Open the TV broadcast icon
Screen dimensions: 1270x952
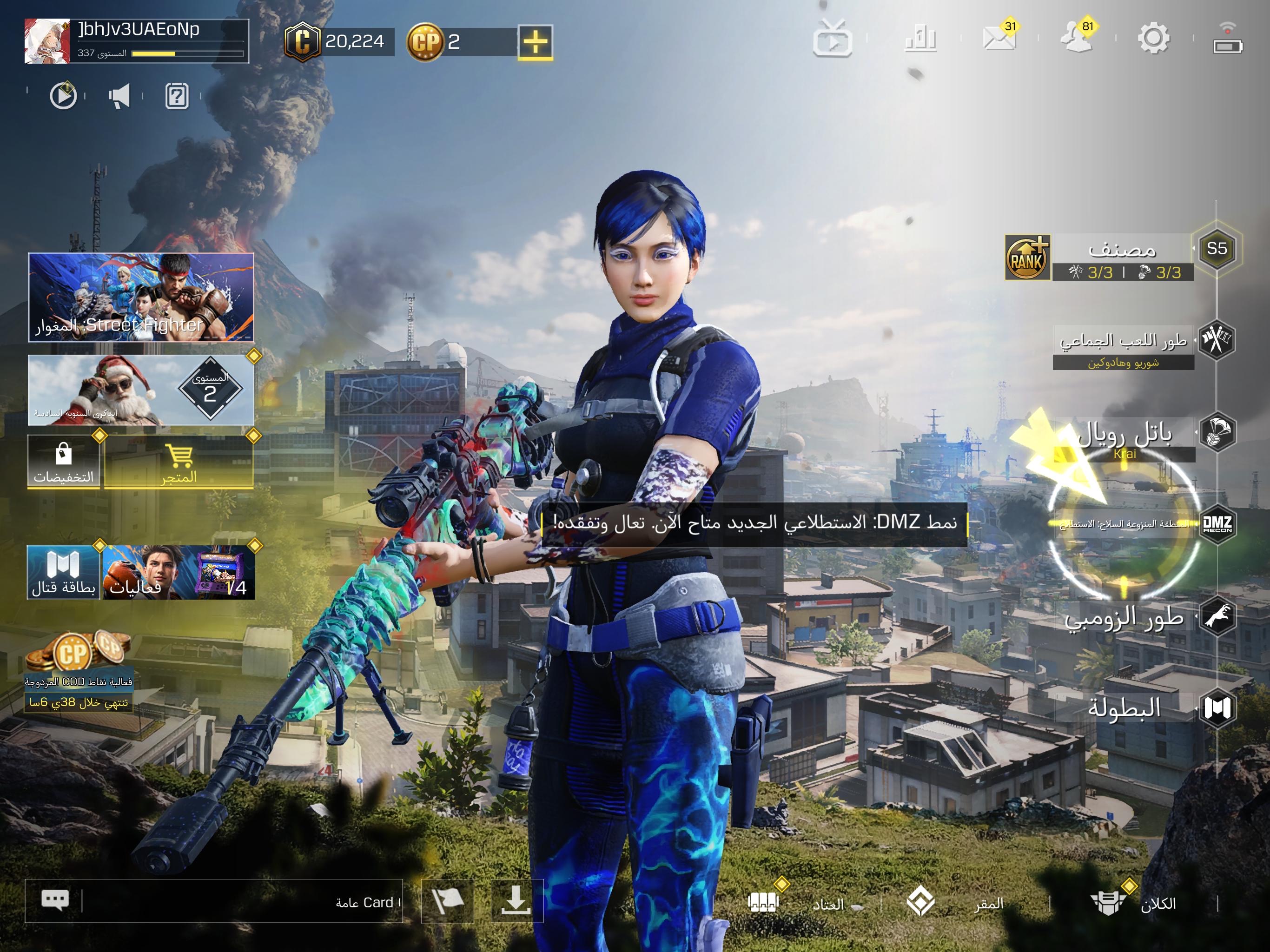[x=832, y=39]
